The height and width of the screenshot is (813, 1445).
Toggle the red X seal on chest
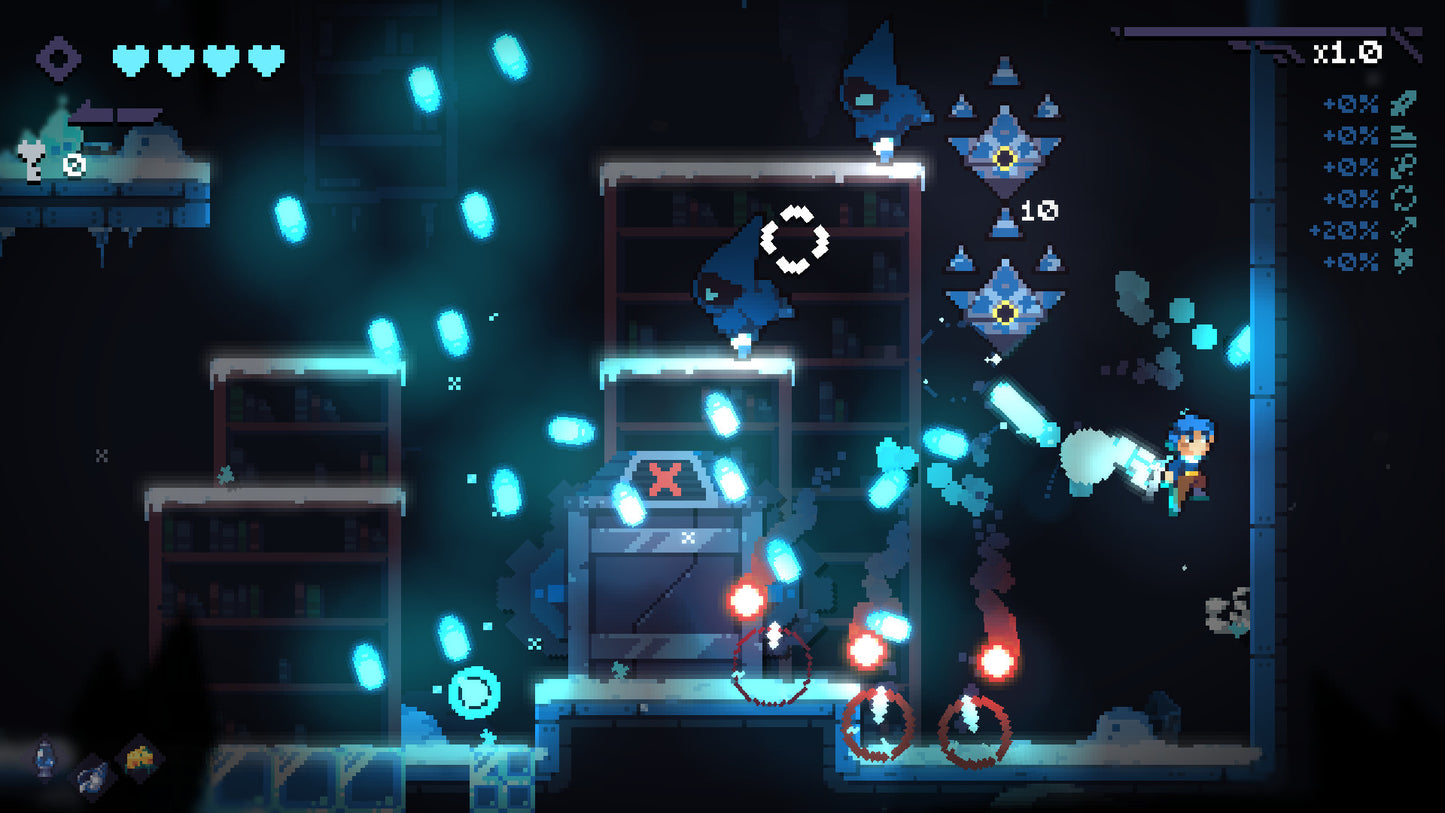[663, 478]
